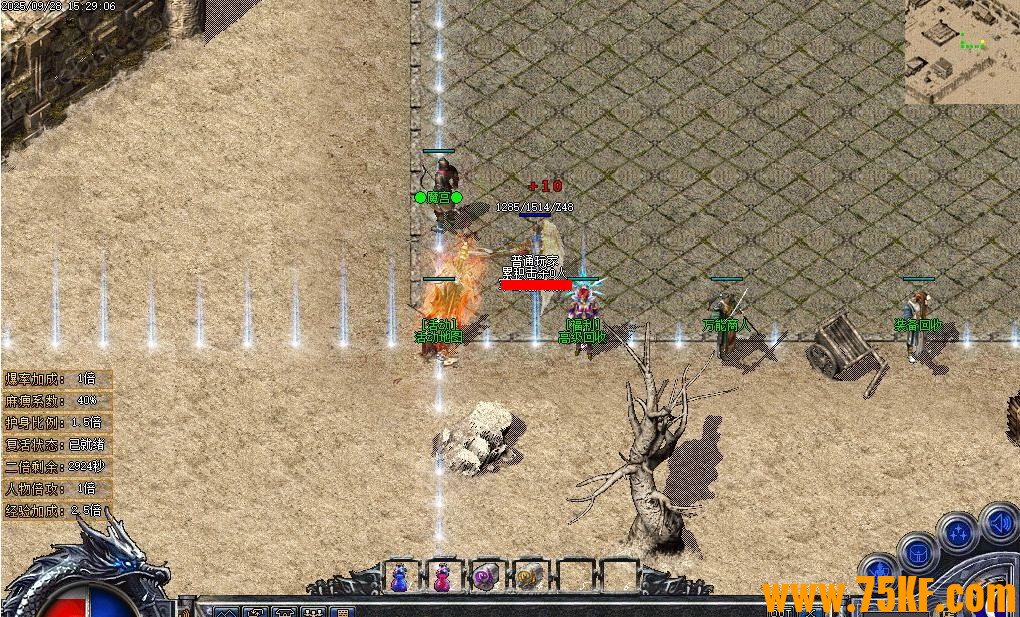Use the gold swirl scroll slot
1020x617 pixels.
coord(528,577)
